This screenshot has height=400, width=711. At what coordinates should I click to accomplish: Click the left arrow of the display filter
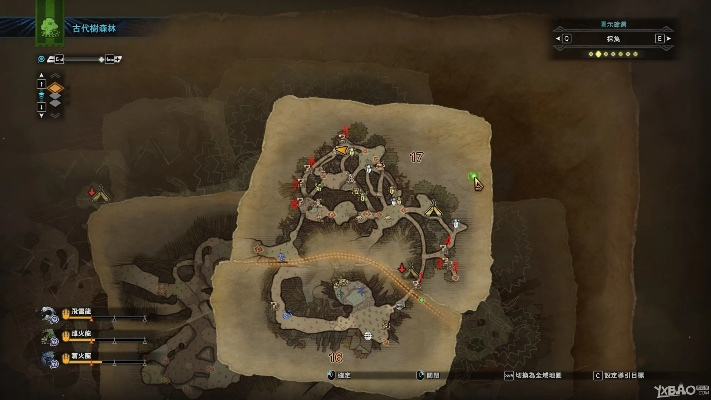[x=560, y=38]
